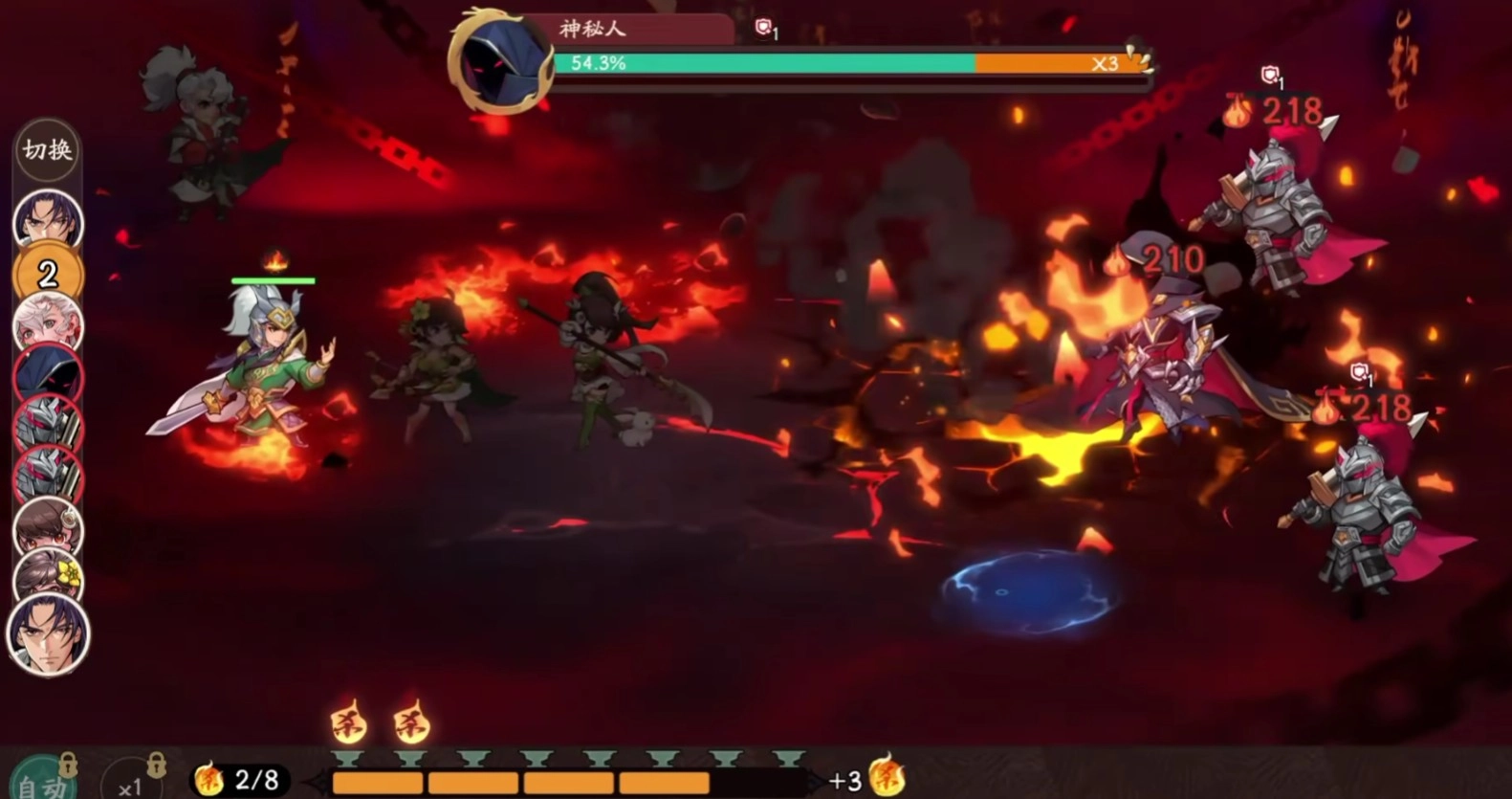Toggle the locked 自动 auto-battle button

(43, 780)
